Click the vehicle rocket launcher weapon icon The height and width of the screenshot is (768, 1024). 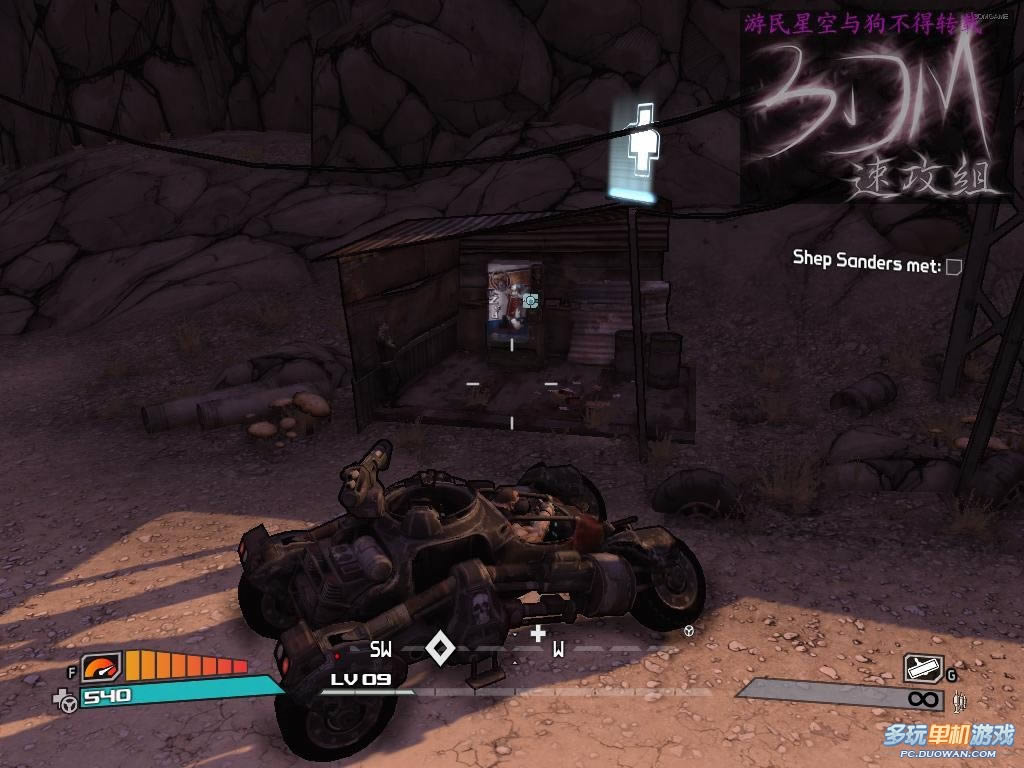point(924,667)
